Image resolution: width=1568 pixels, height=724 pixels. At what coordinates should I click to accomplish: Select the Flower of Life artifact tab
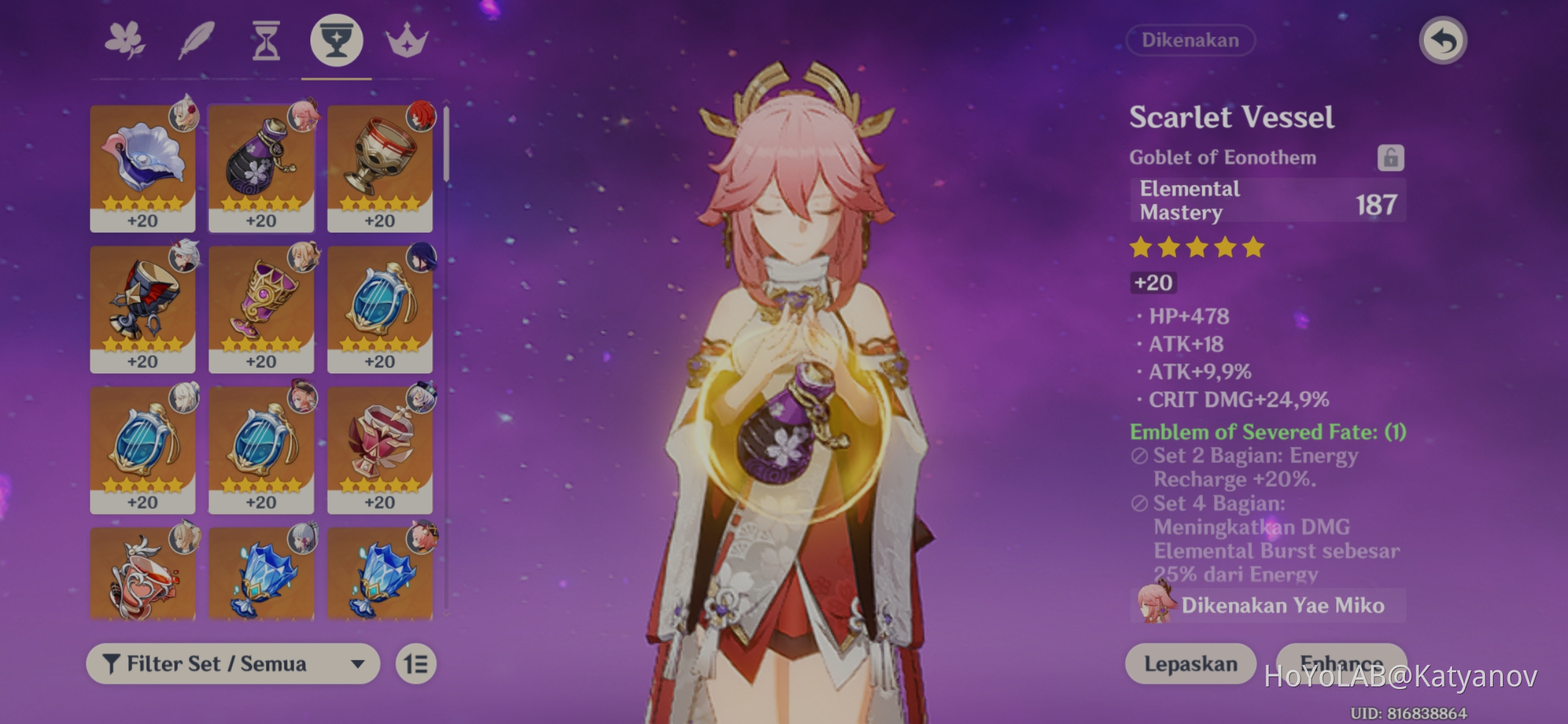[x=126, y=40]
